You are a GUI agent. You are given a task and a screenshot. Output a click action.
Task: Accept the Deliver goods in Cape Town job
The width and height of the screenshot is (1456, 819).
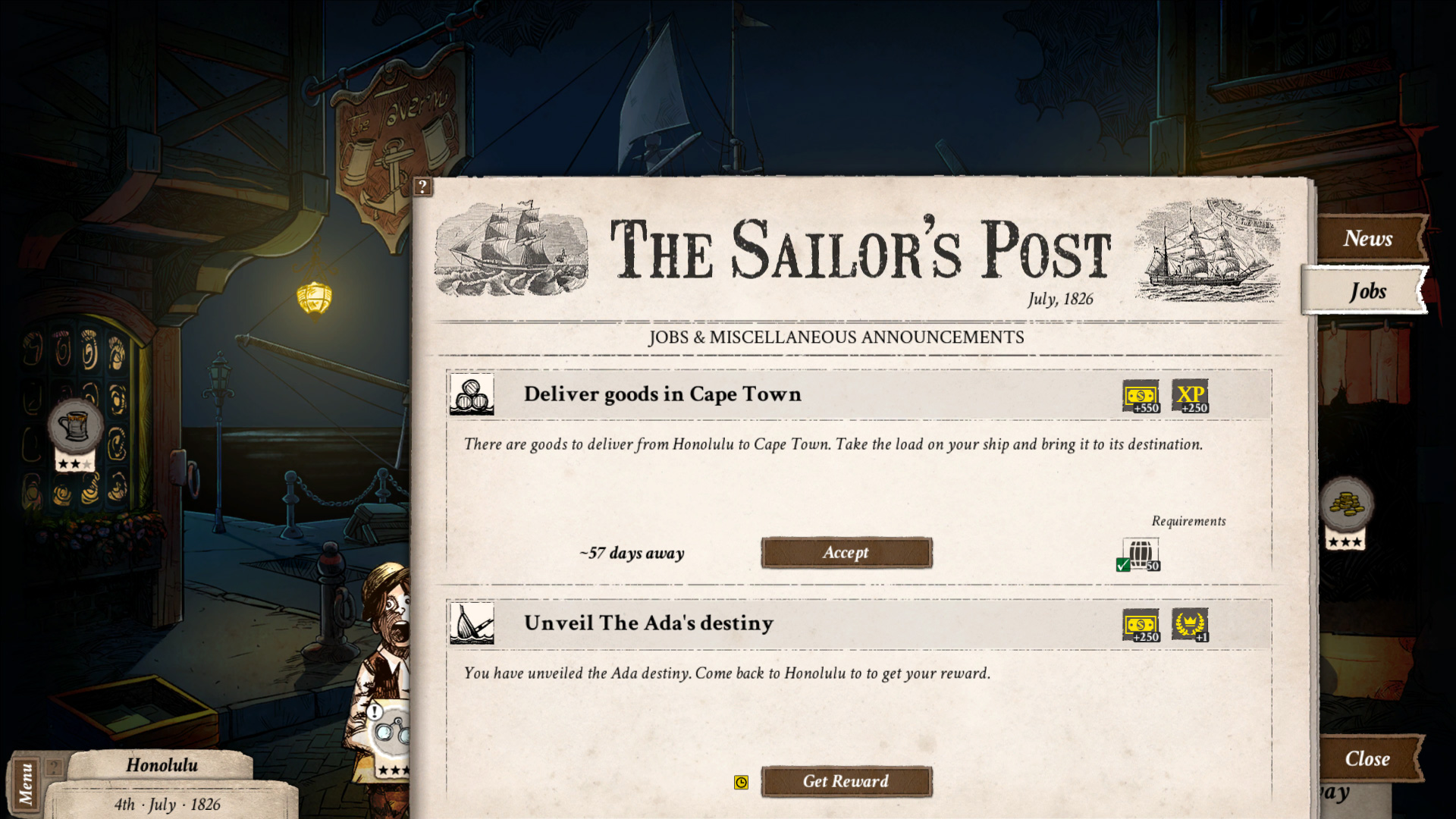click(846, 553)
